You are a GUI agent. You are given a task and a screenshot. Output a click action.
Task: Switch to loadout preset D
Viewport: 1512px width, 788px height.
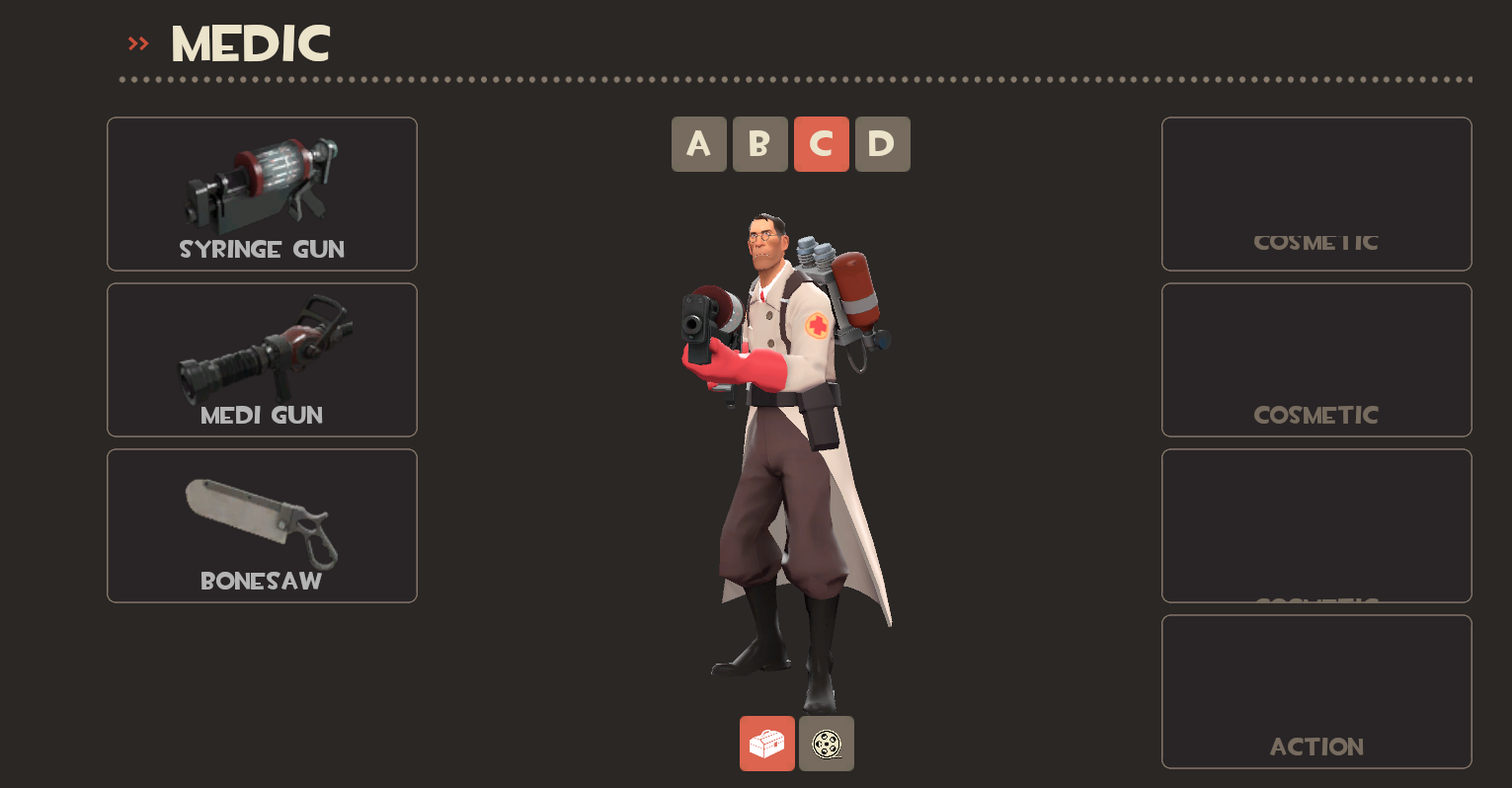click(883, 143)
